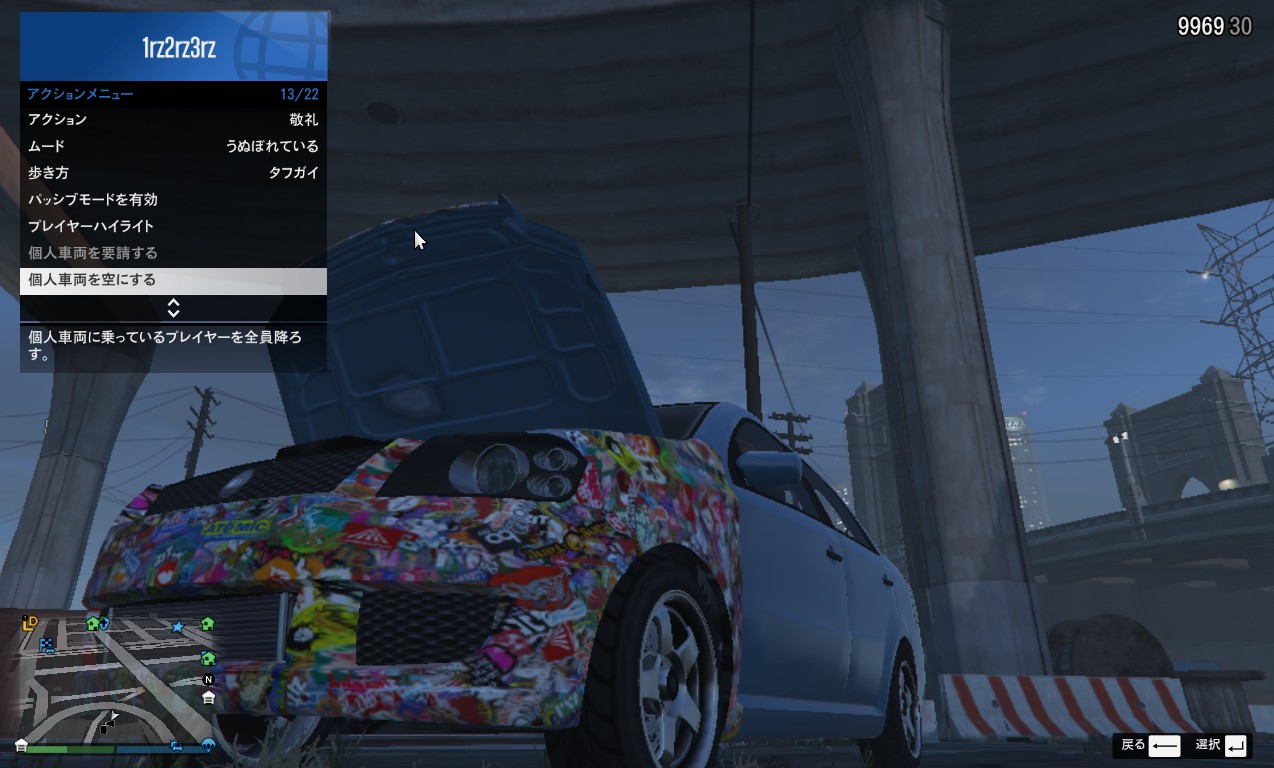Enable パッシブモードを有効 option

coord(173,200)
